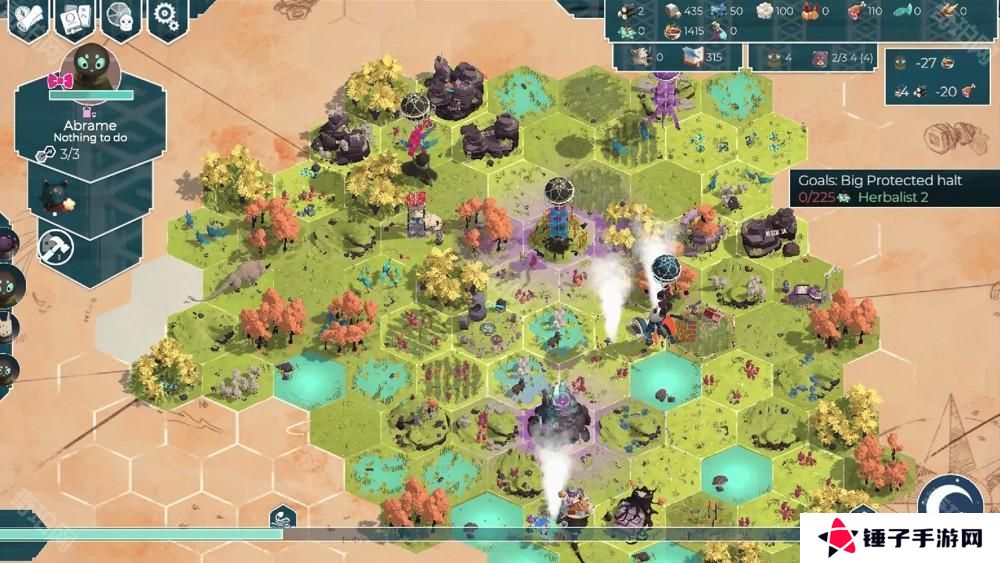Click the skull marker on the timeline
1000x563 pixels.
(x=282, y=518)
